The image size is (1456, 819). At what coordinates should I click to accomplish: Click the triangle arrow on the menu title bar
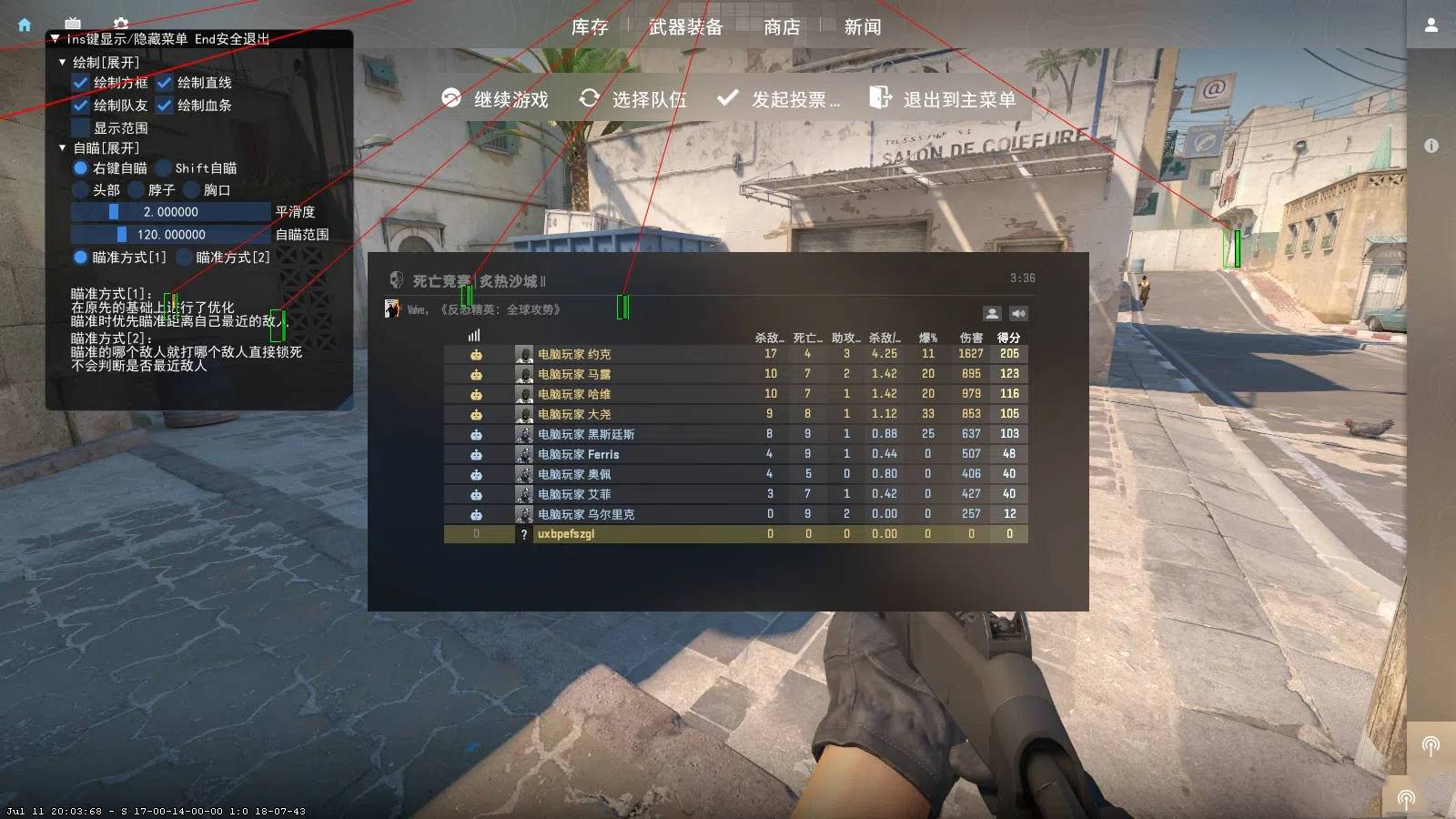tap(56, 39)
